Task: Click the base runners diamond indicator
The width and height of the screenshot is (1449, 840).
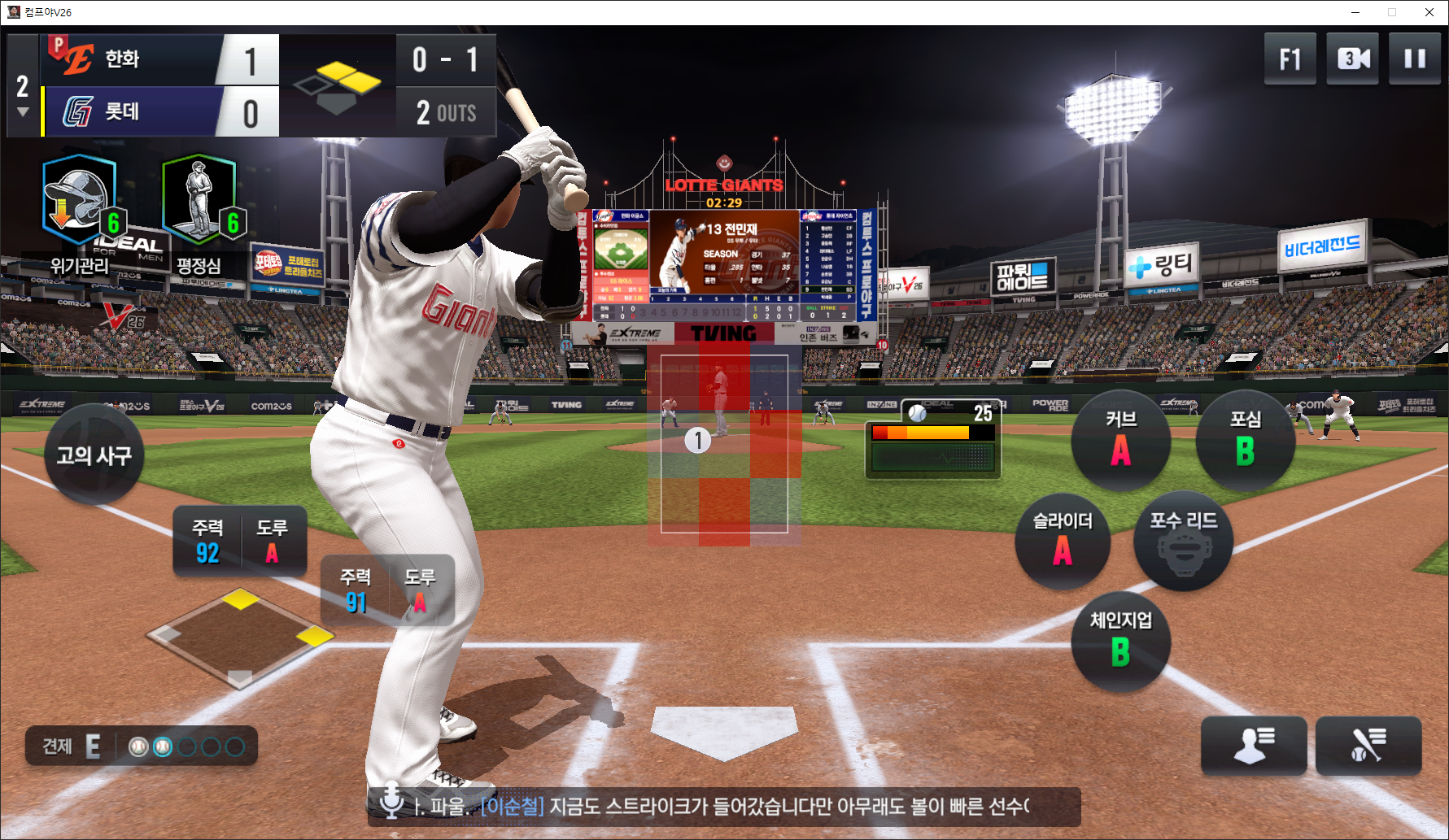Action: point(240,639)
